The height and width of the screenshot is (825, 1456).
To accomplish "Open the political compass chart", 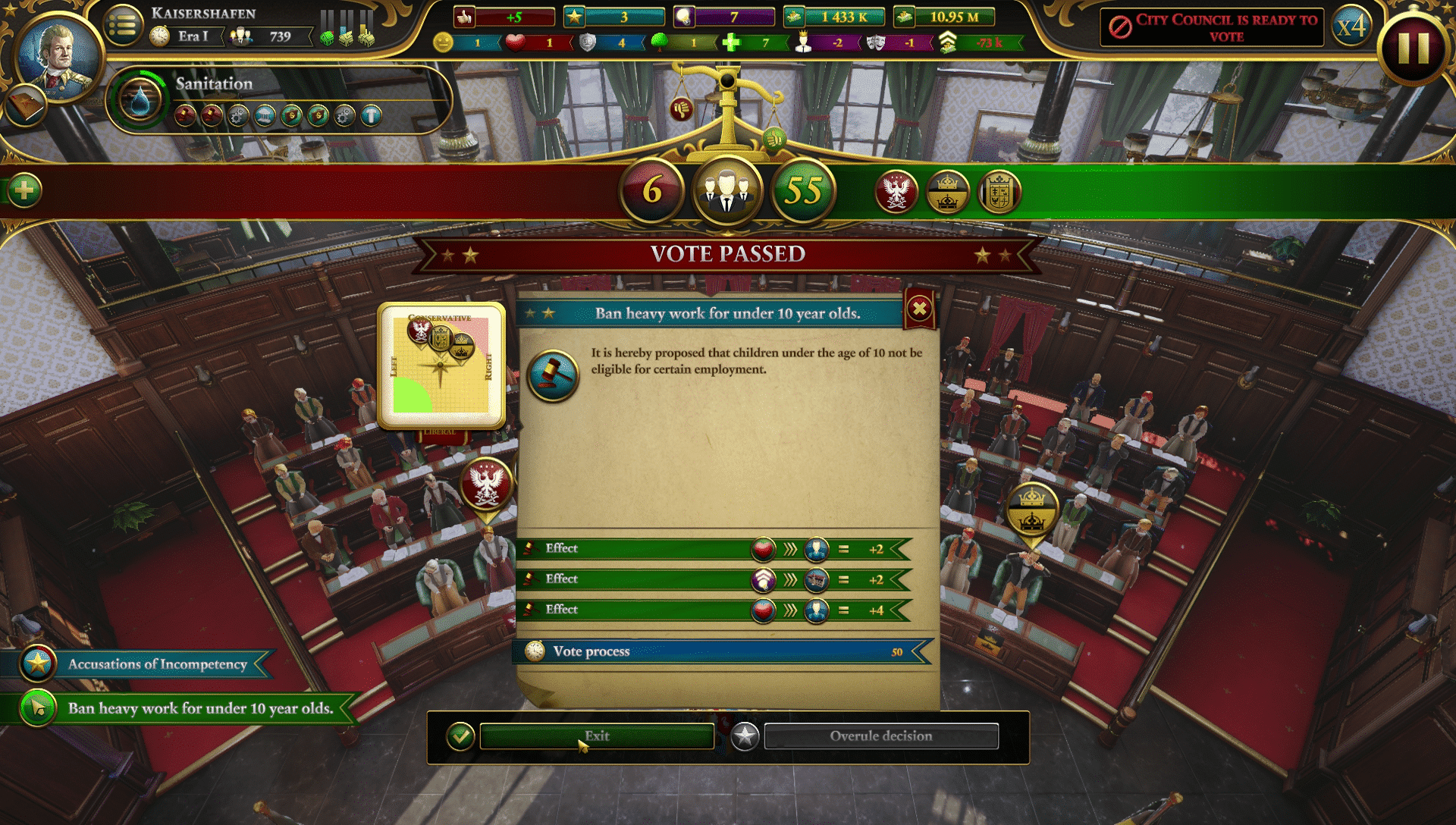I will [x=441, y=366].
